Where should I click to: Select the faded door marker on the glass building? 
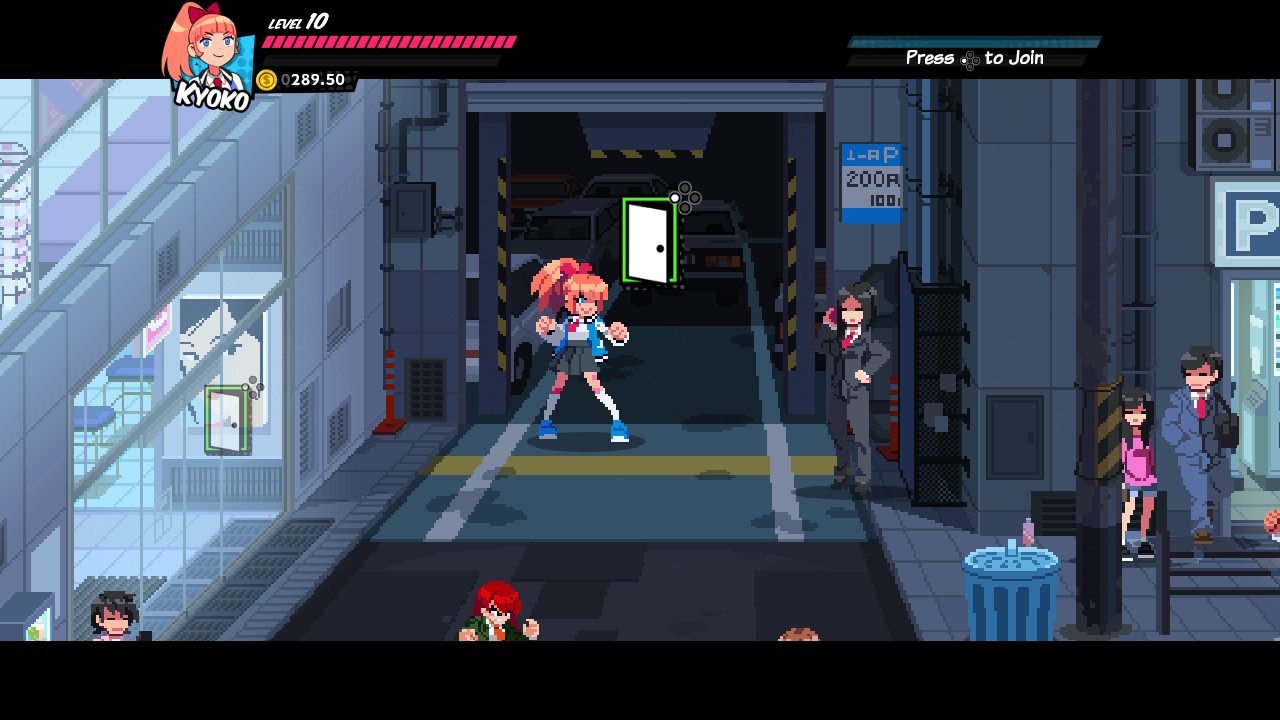(x=227, y=419)
